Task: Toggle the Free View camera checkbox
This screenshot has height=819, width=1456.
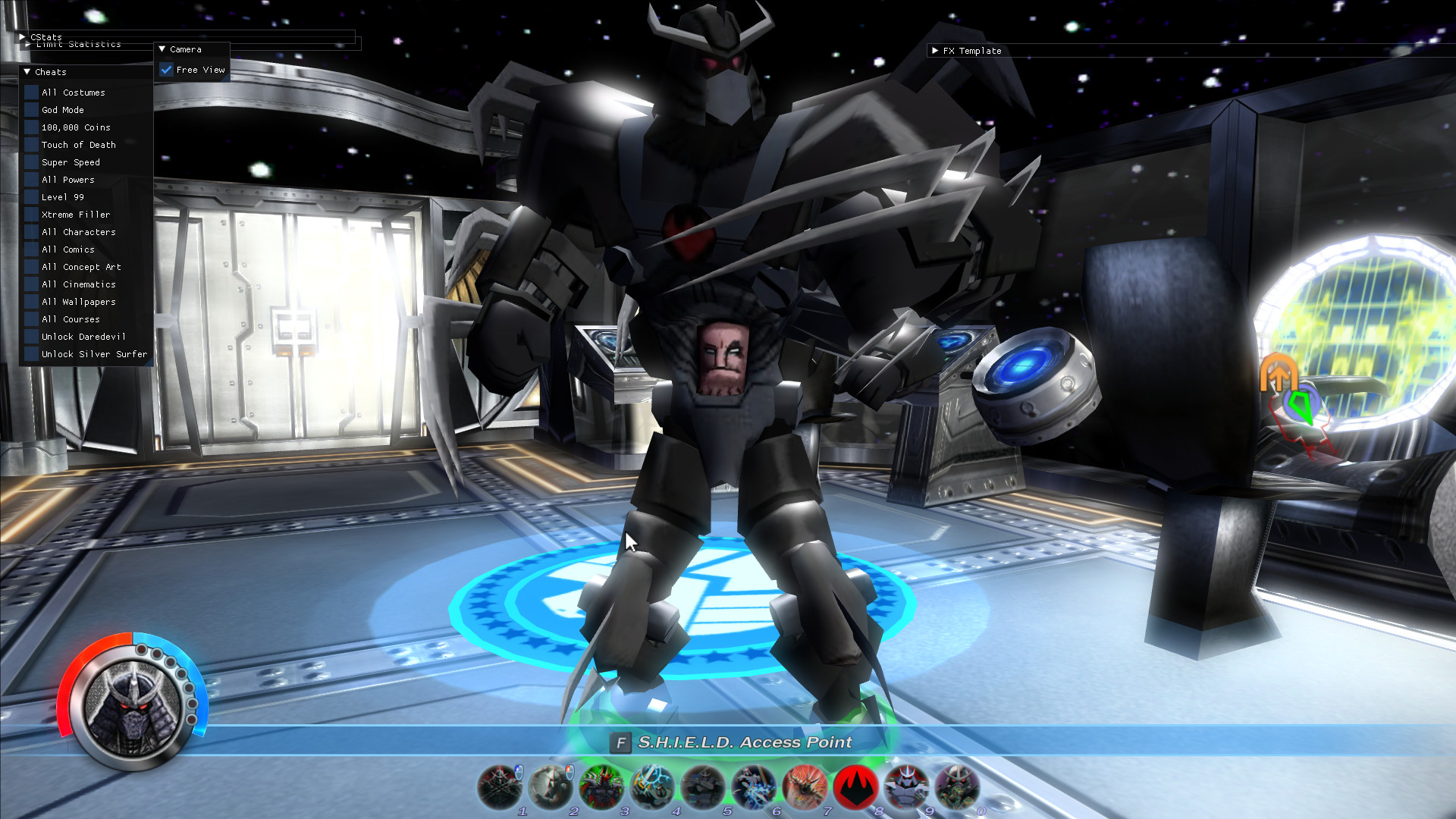Action: 166,69
